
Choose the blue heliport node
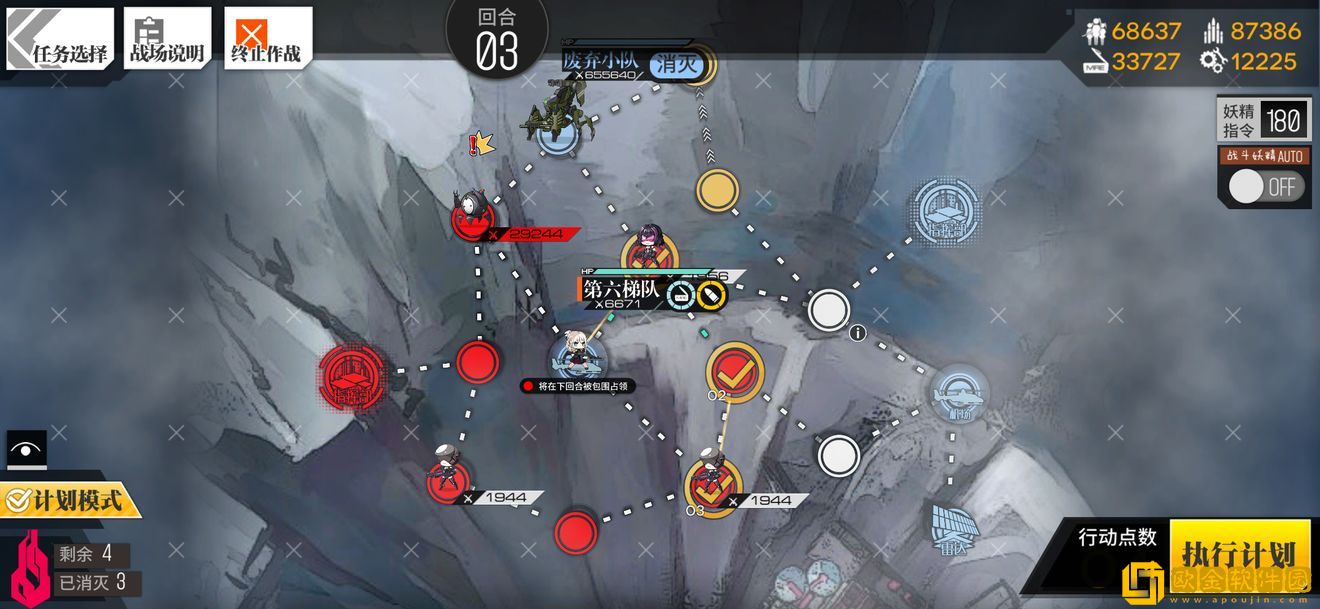point(960,392)
